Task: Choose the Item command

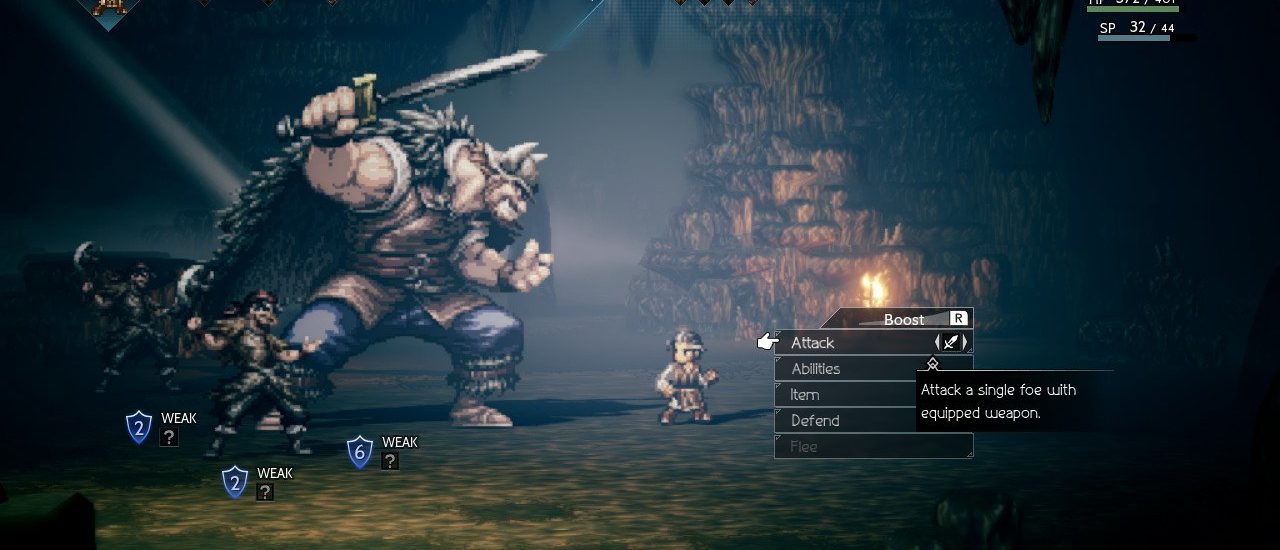Action: pos(805,395)
